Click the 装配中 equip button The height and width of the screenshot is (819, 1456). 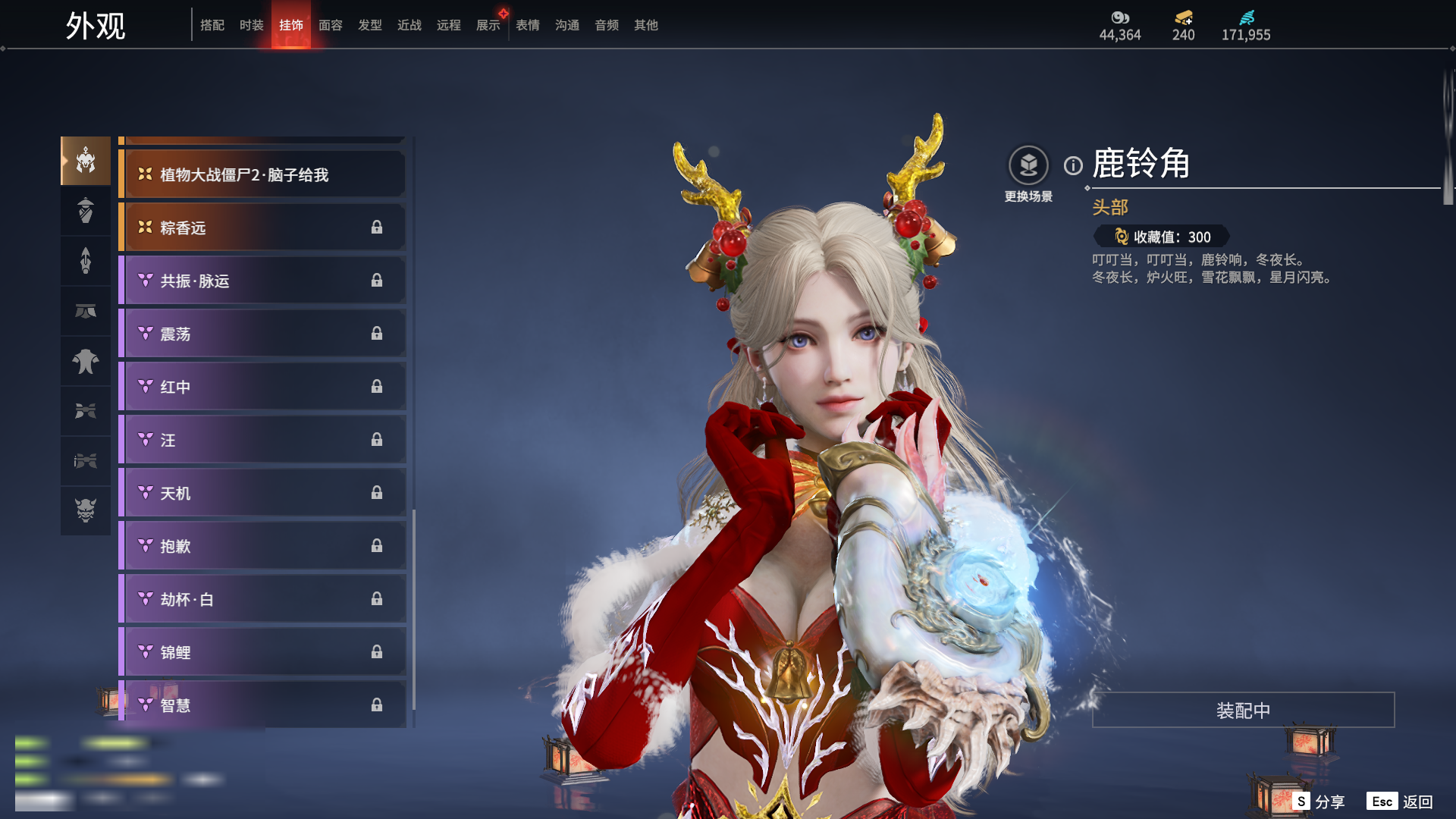point(1243,710)
